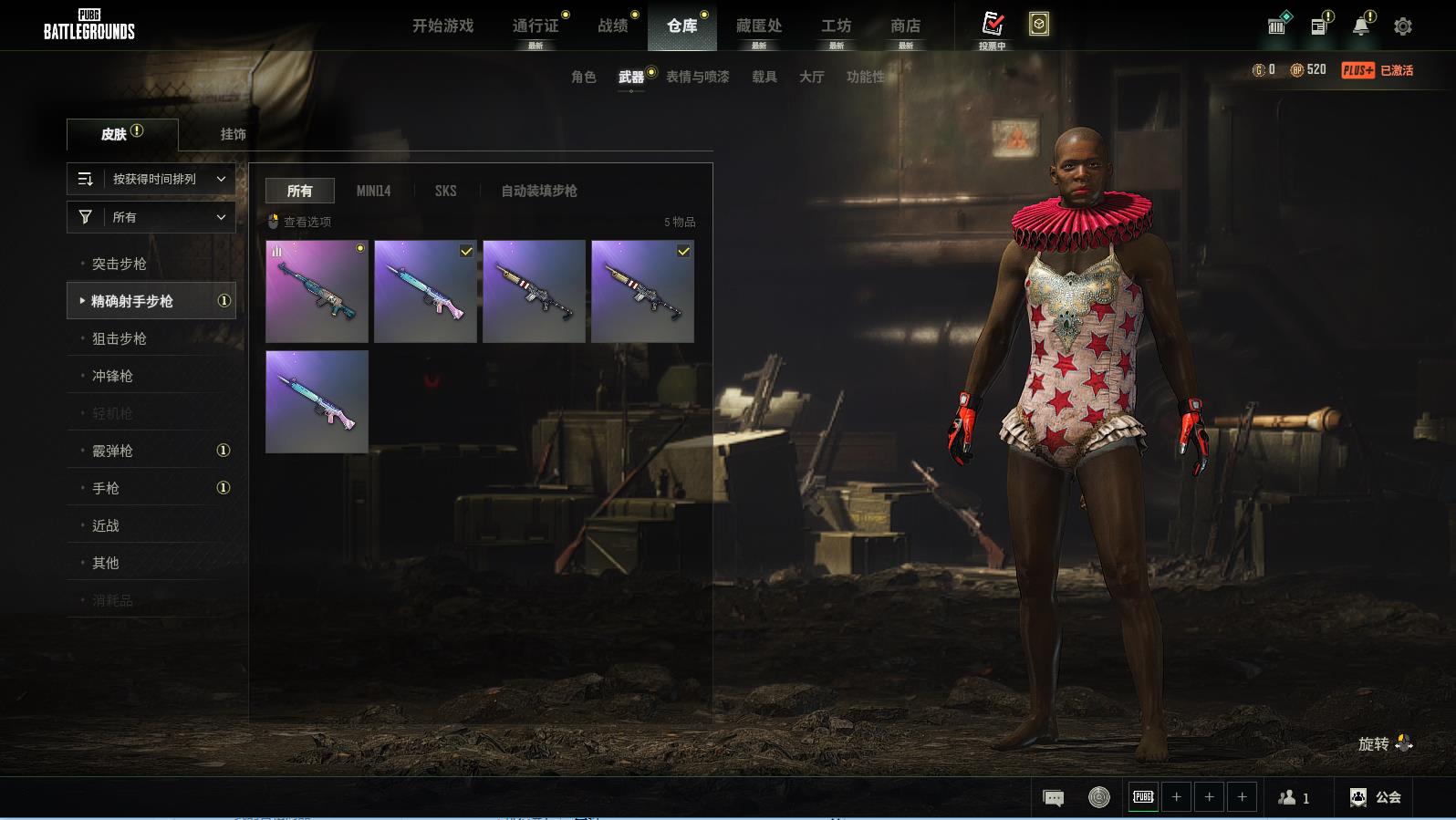Open the 开始游戏 (Play) menu
Screen dimensions: 1456x820
coord(442,26)
